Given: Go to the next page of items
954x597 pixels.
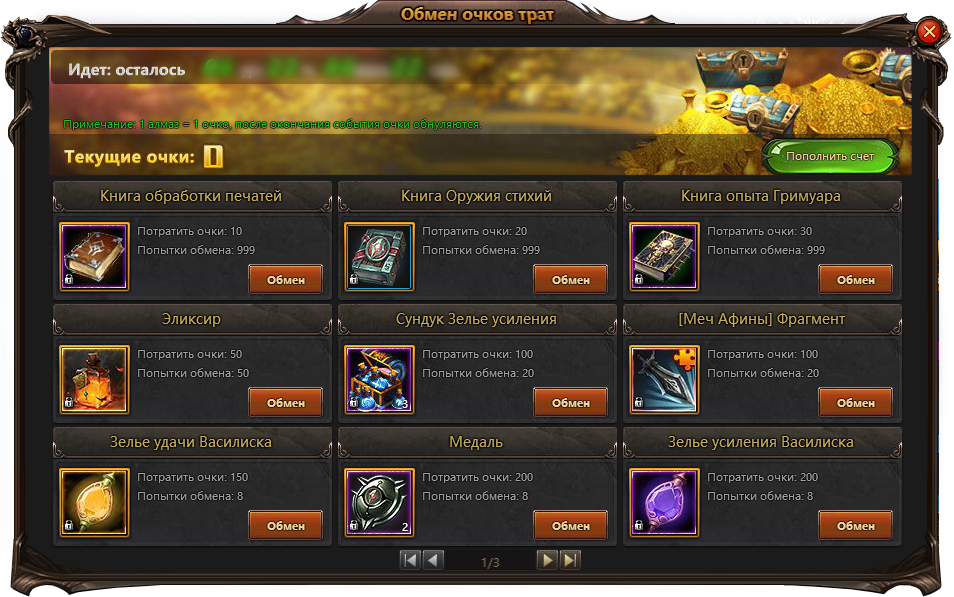Looking at the screenshot, I should [x=547, y=560].
